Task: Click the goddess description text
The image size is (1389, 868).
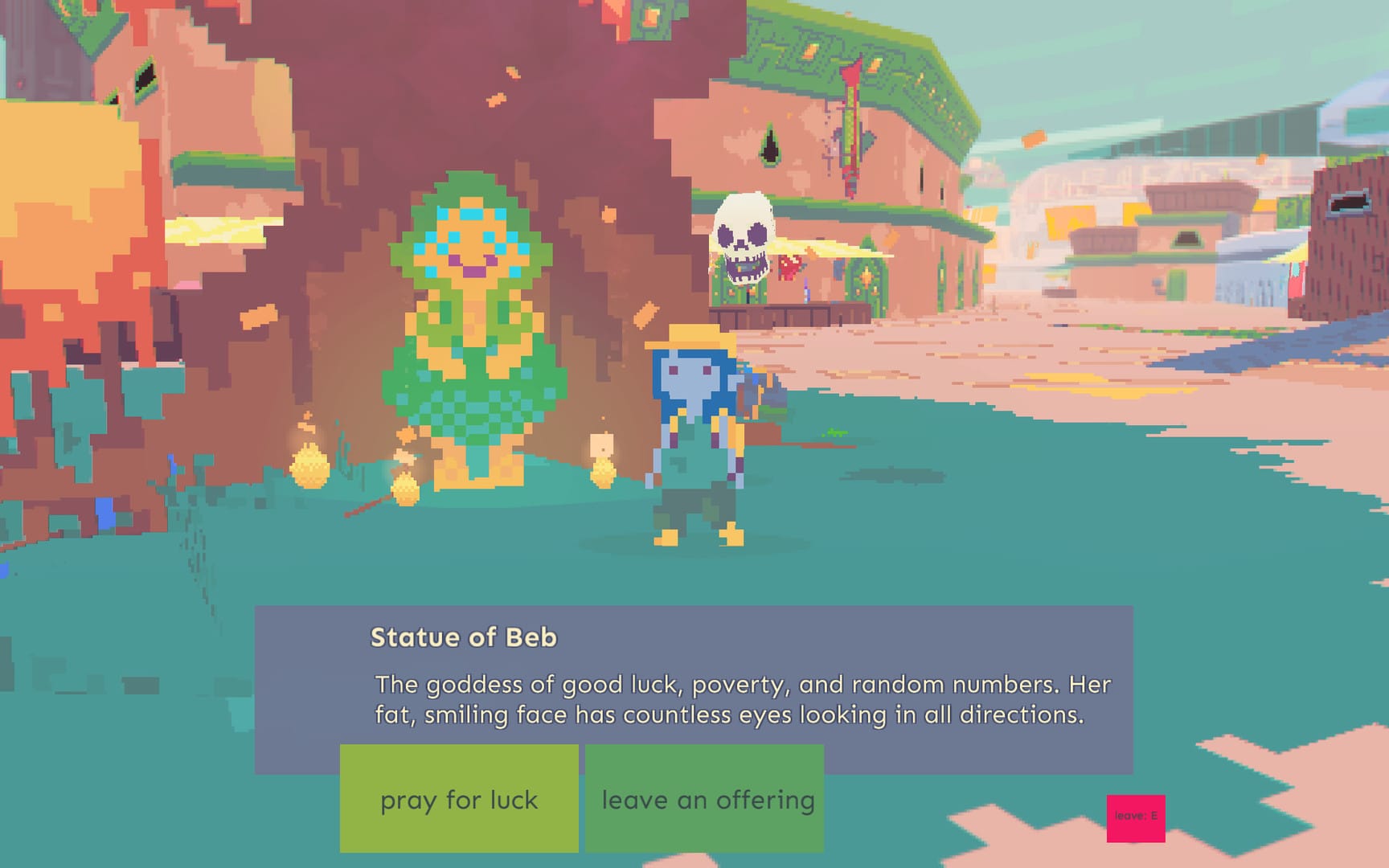Action: point(740,699)
